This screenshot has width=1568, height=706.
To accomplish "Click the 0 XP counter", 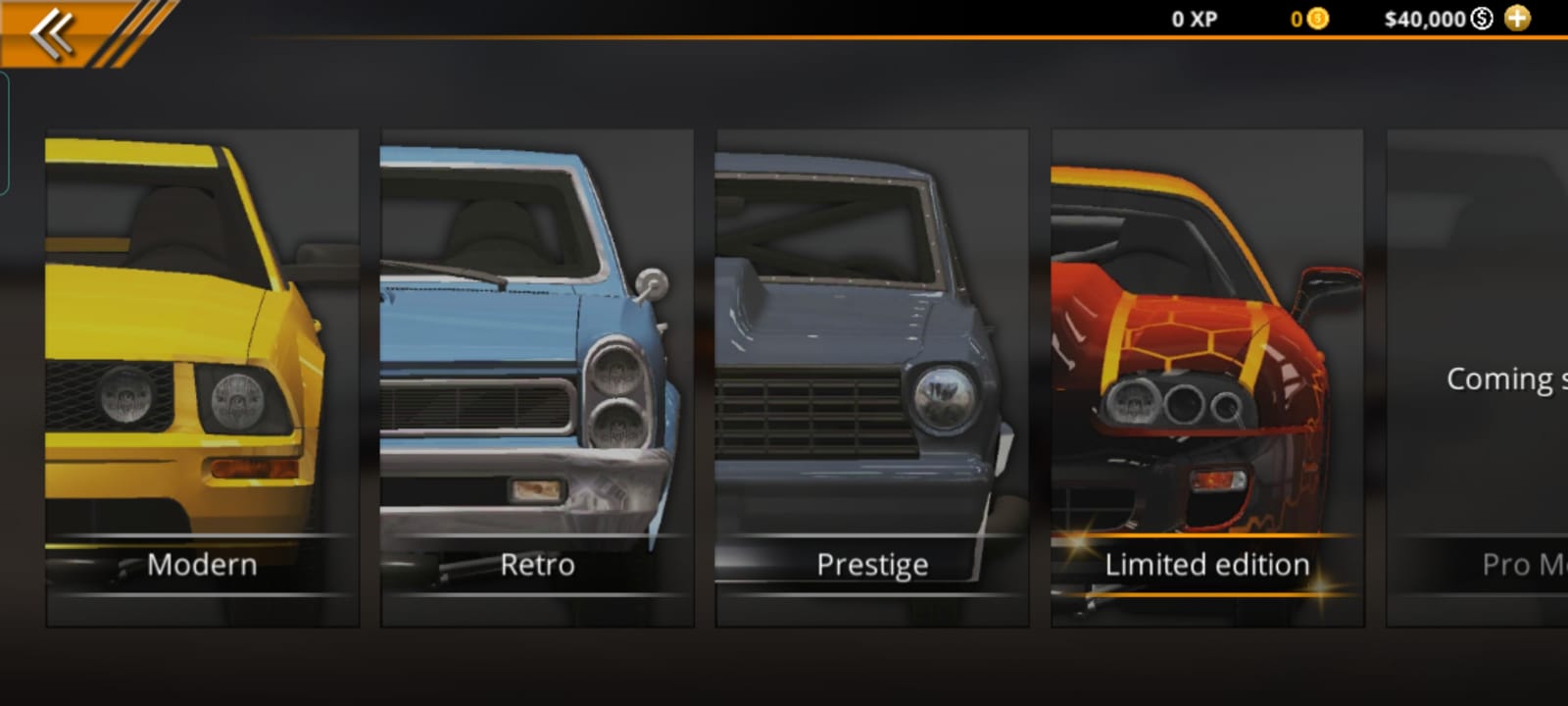I will click(x=1194, y=19).
